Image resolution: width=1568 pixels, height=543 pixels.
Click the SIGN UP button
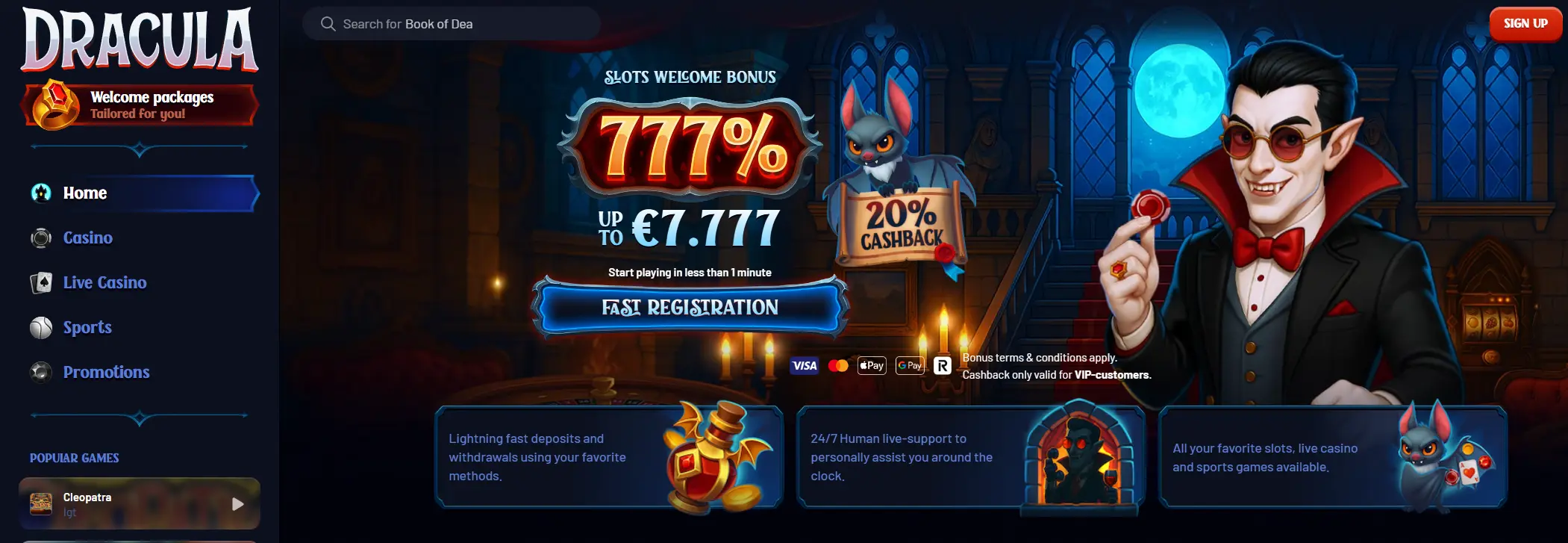1525,23
